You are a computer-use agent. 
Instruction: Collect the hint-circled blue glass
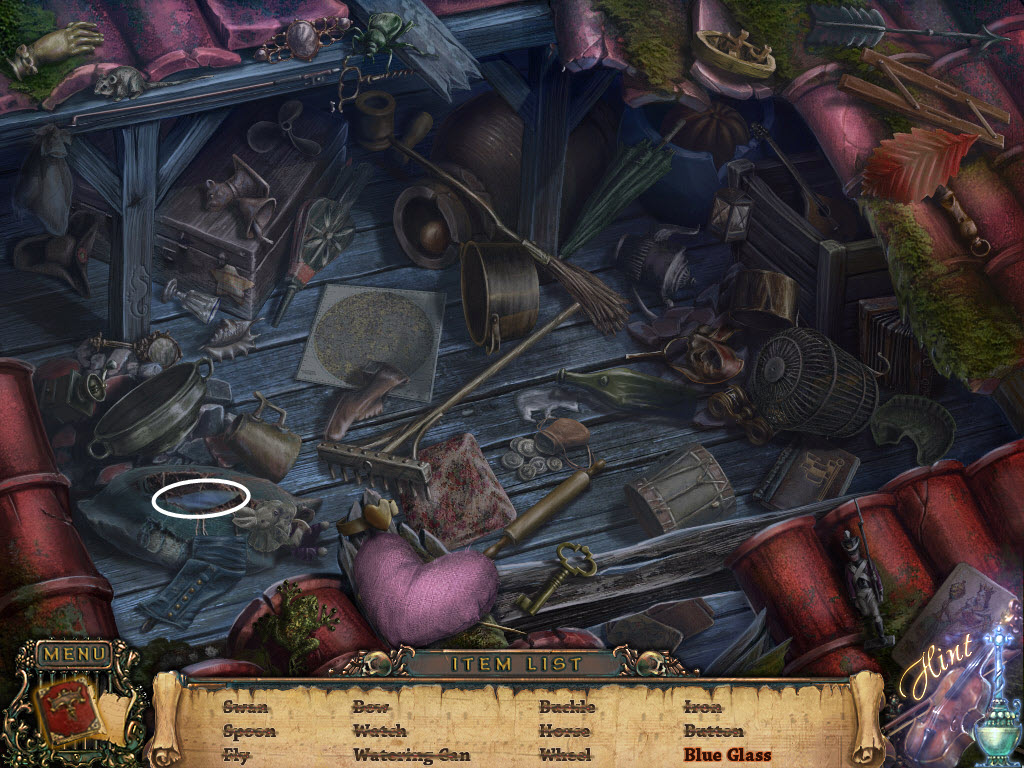201,497
